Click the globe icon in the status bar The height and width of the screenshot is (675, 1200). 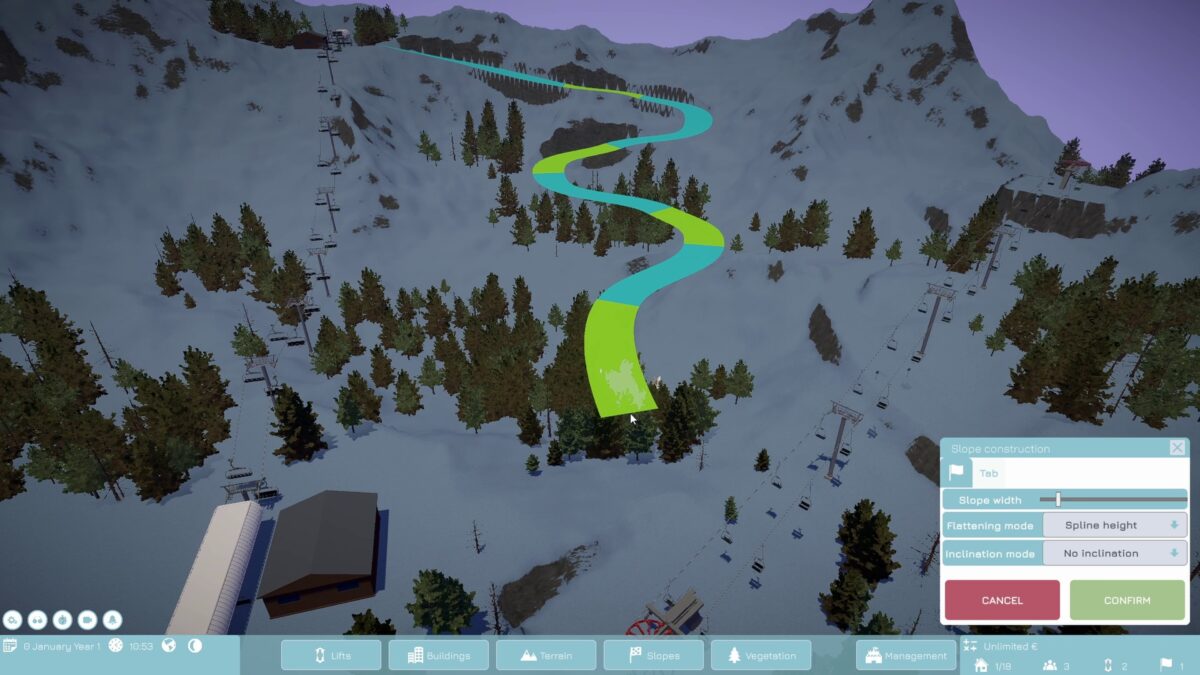169,645
